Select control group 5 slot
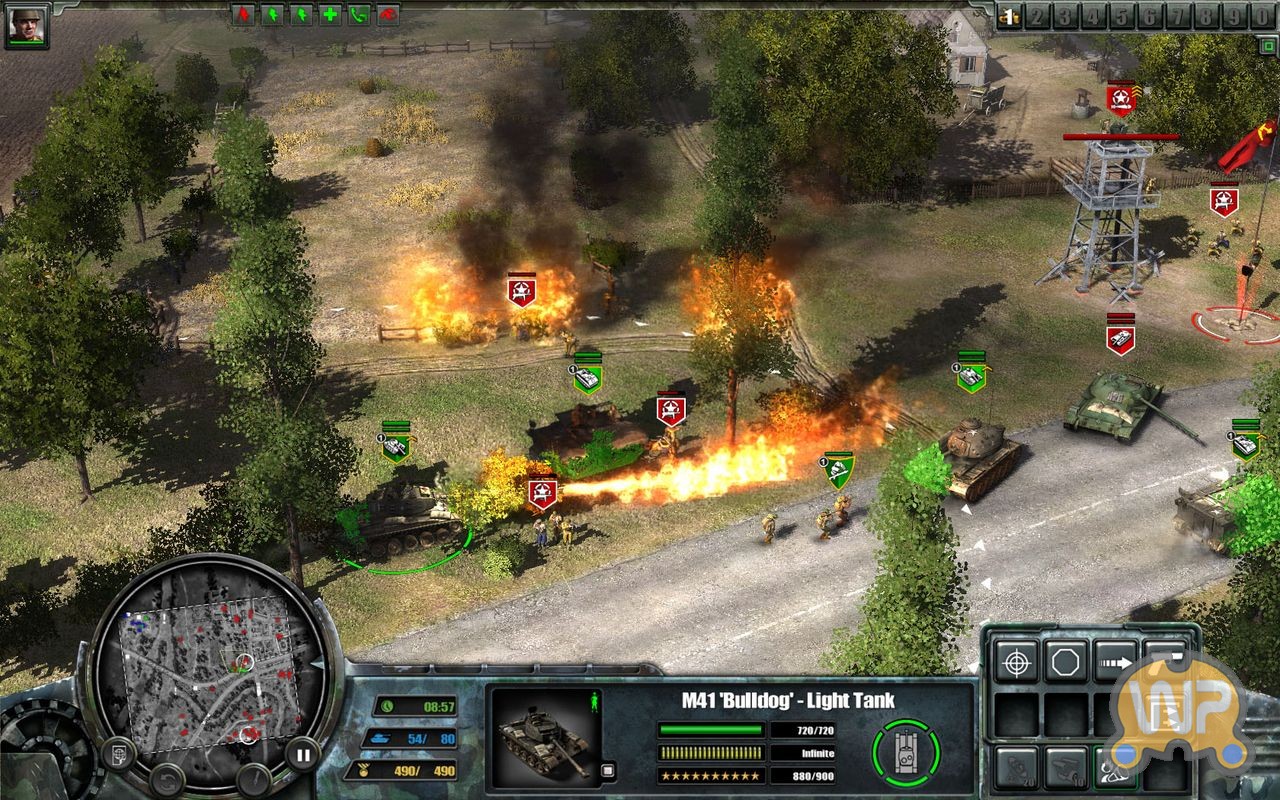This screenshot has height=800, width=1280. coord(1121,15)
